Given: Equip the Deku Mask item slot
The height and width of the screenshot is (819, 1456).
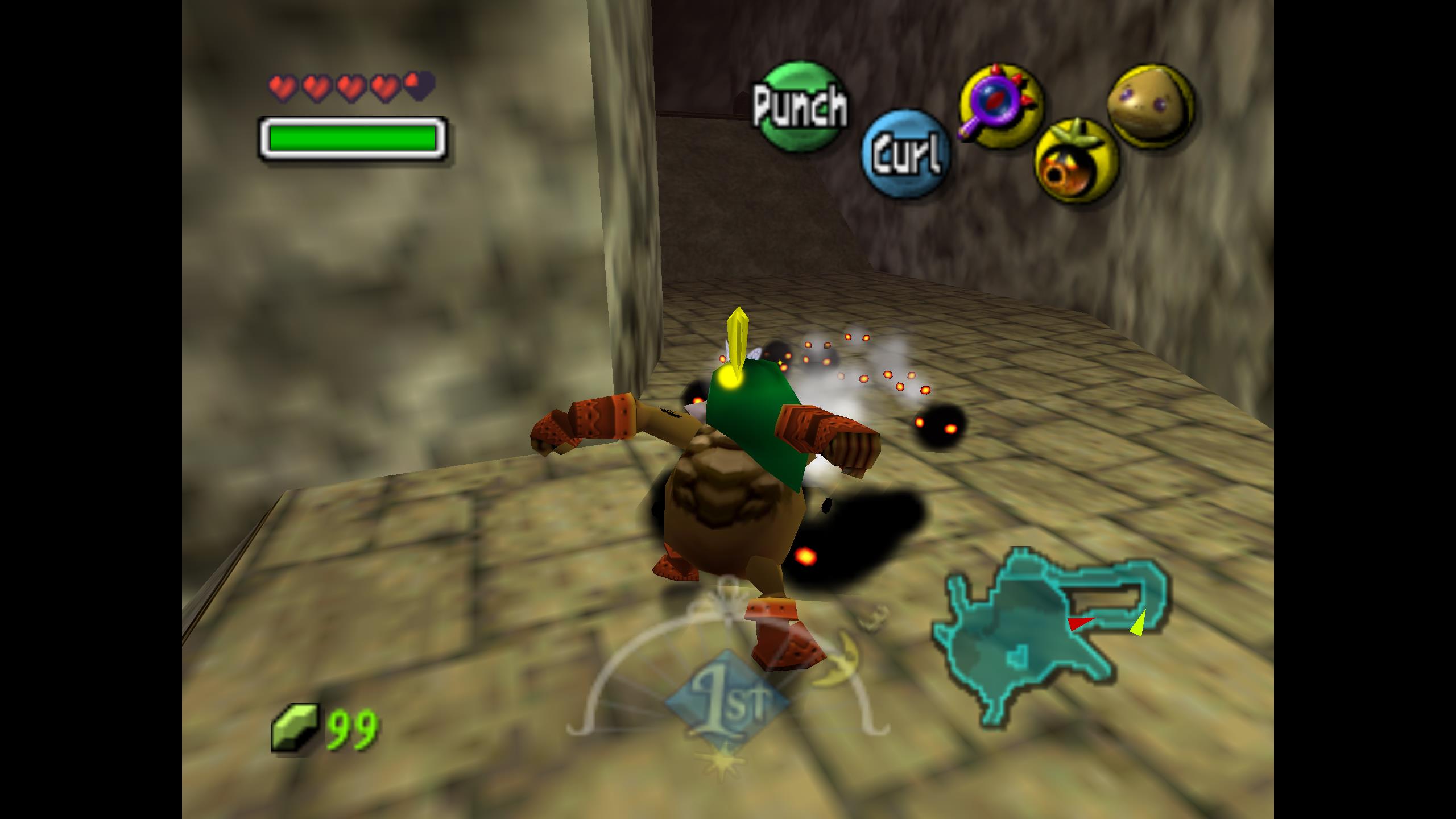Looking at the screenshot, I should click(x=1076, y=162).
